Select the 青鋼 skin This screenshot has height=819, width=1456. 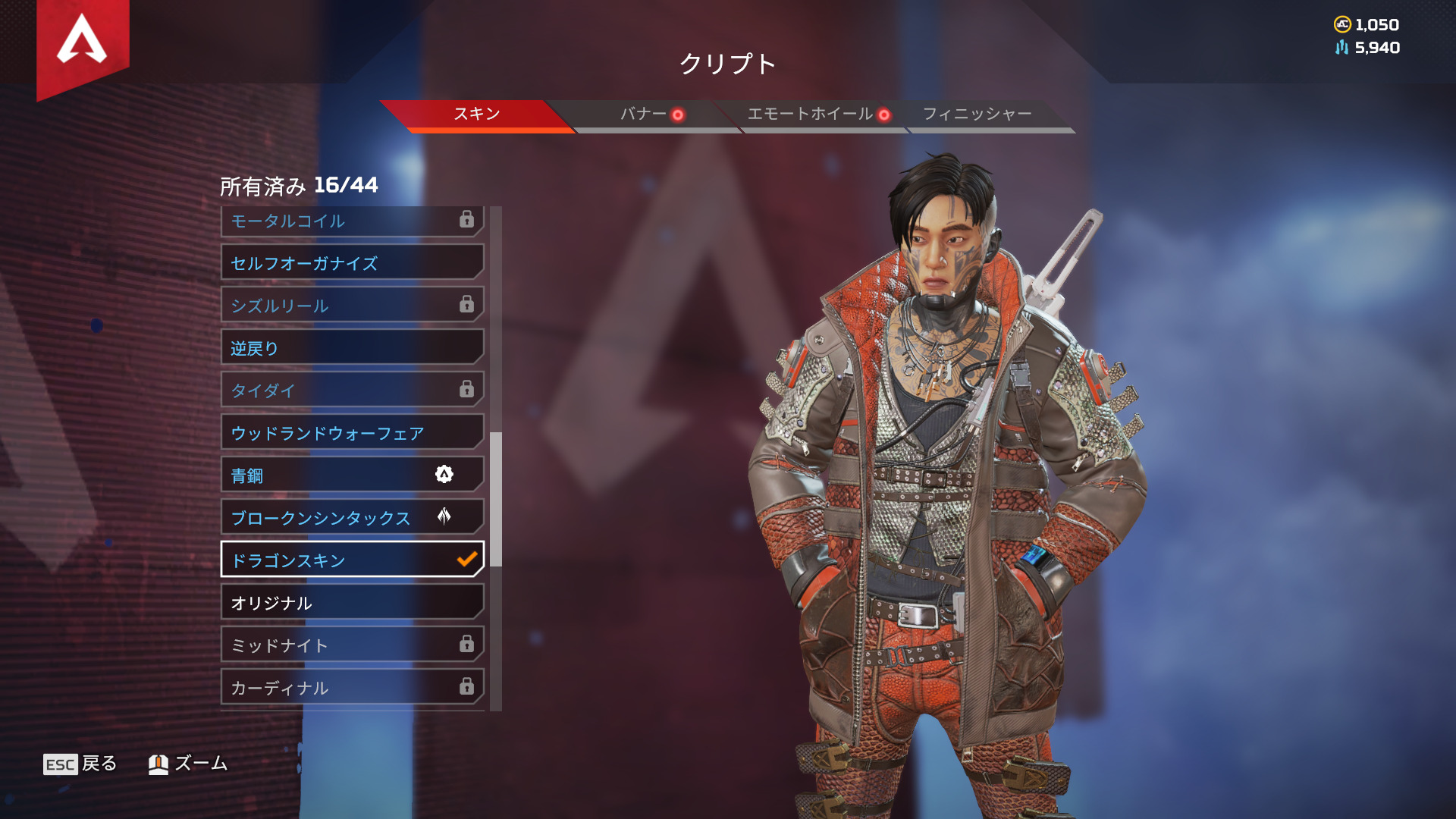(x=352, y=475)
